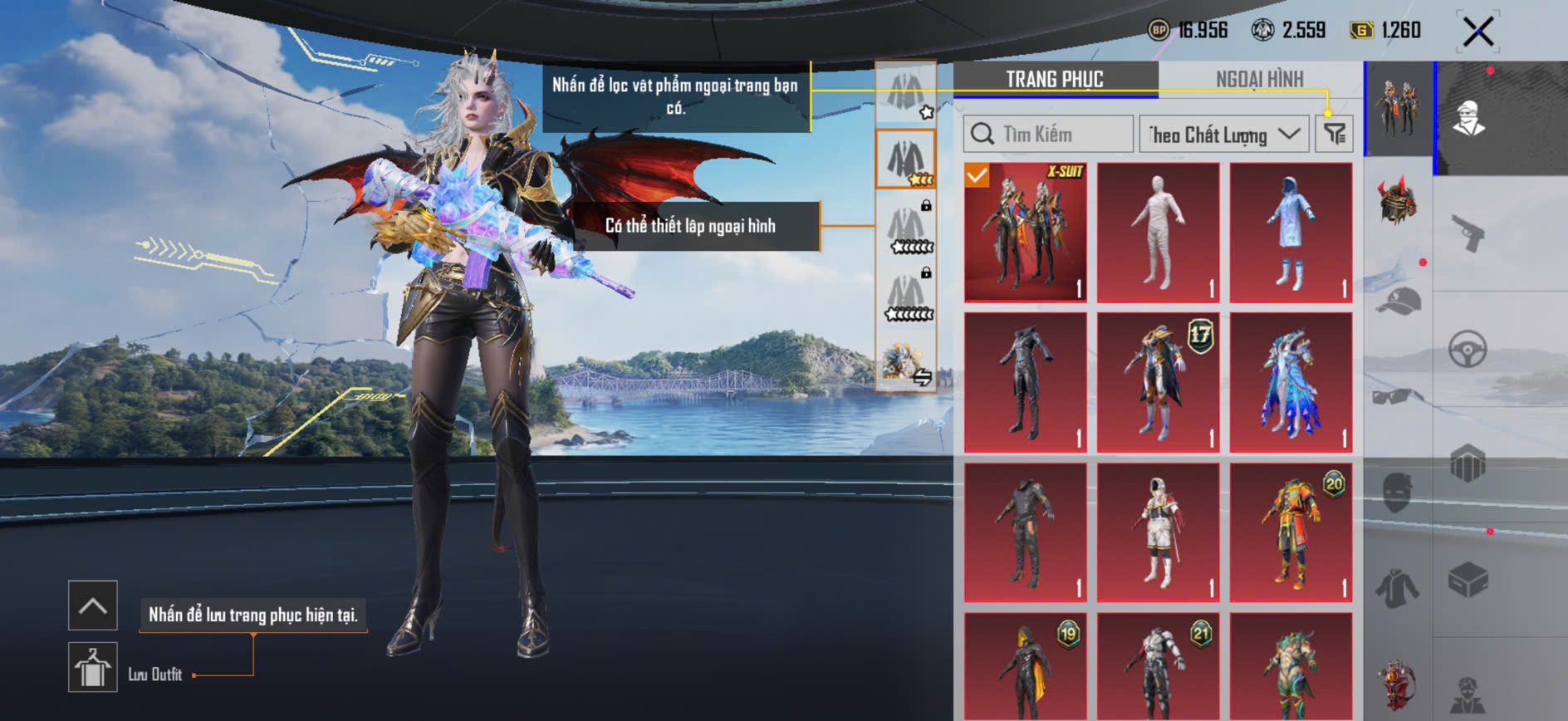Choose the sunglasses eyewear category
This screenshot has width=1568, height=721.
click(1399, 396)
